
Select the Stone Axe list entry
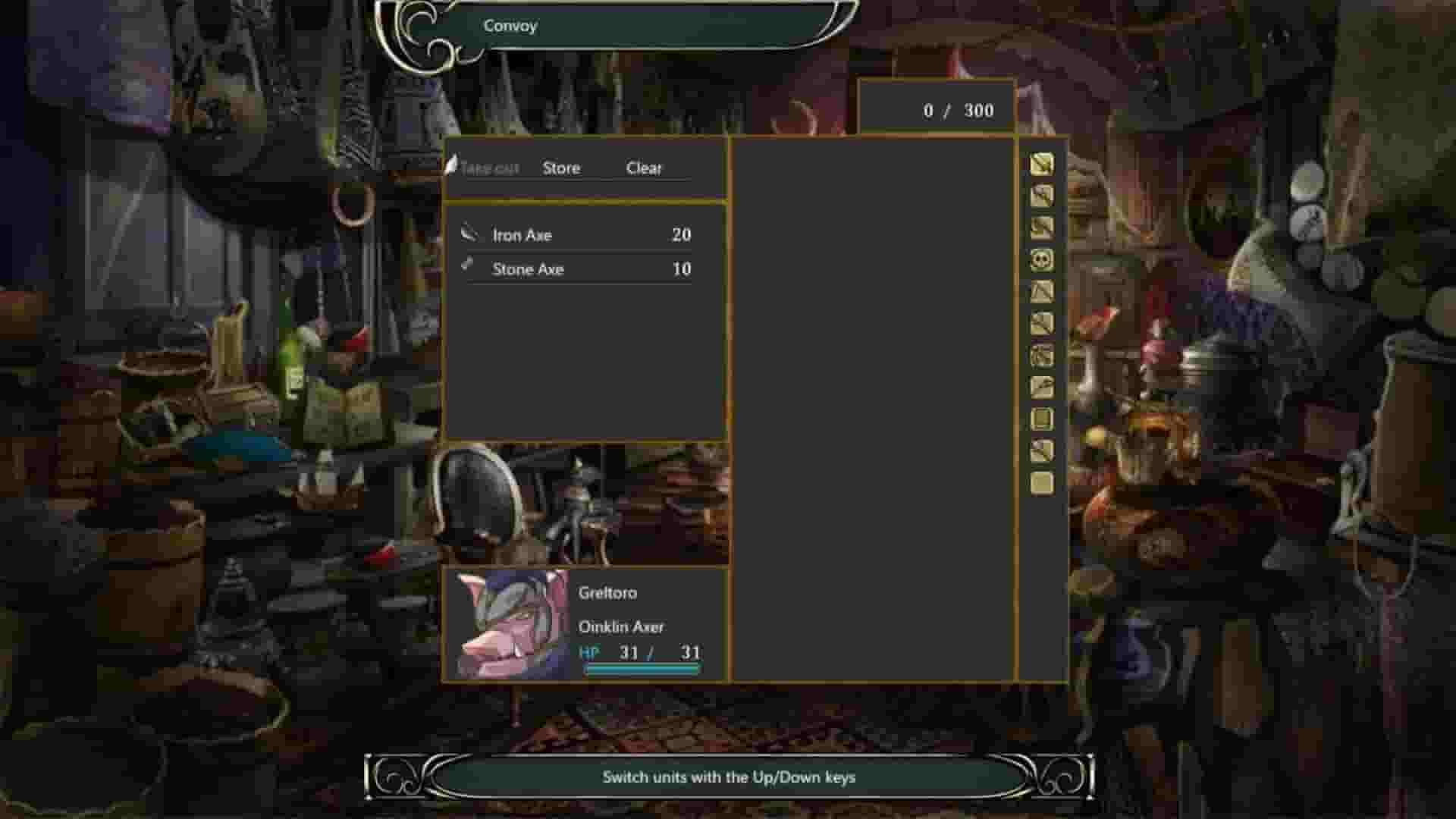click(x=584, y=268)
